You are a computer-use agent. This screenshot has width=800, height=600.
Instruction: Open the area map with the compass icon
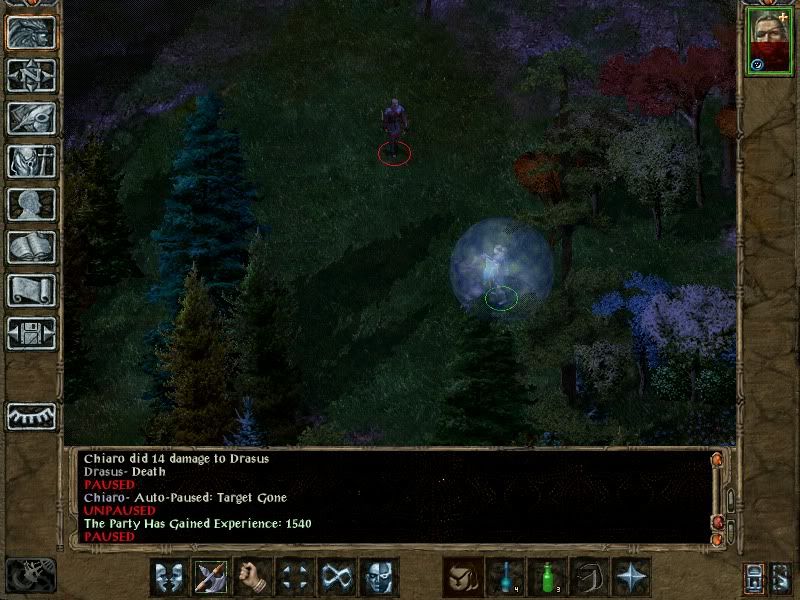coord(31,75)
